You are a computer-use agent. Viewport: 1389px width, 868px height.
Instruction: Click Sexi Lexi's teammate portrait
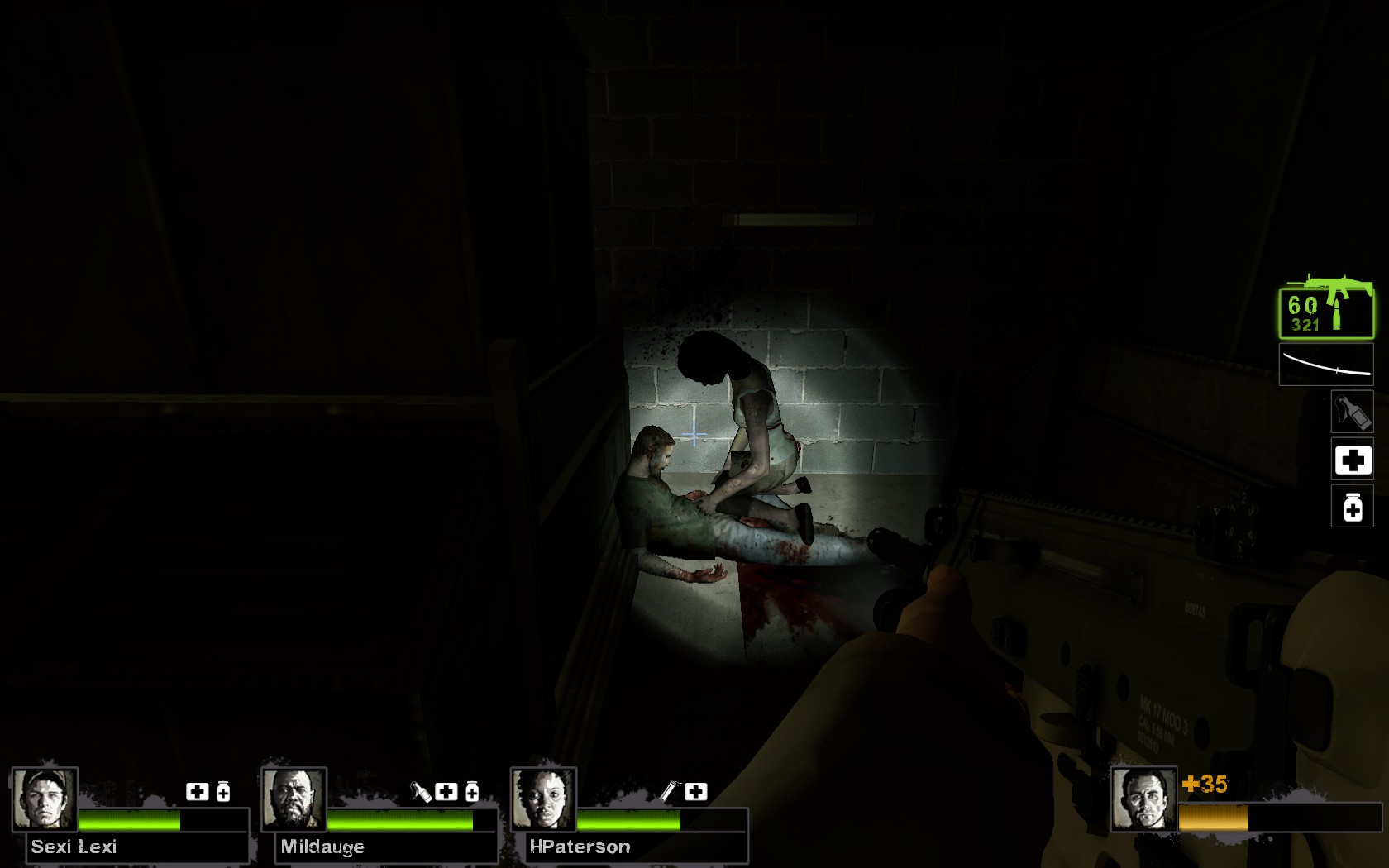tap(45, 799)
